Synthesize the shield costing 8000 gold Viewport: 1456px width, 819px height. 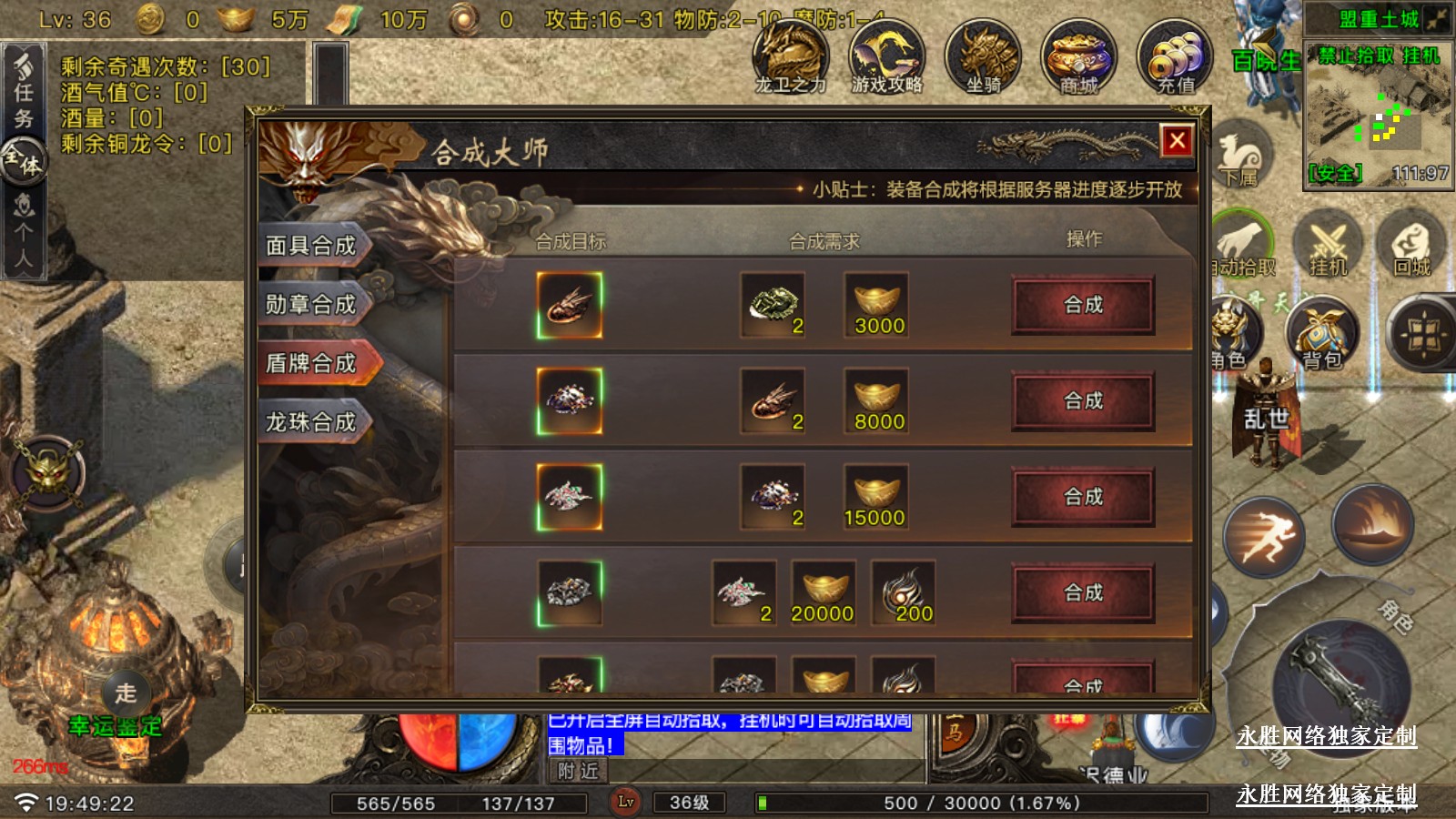[1083, 401]
